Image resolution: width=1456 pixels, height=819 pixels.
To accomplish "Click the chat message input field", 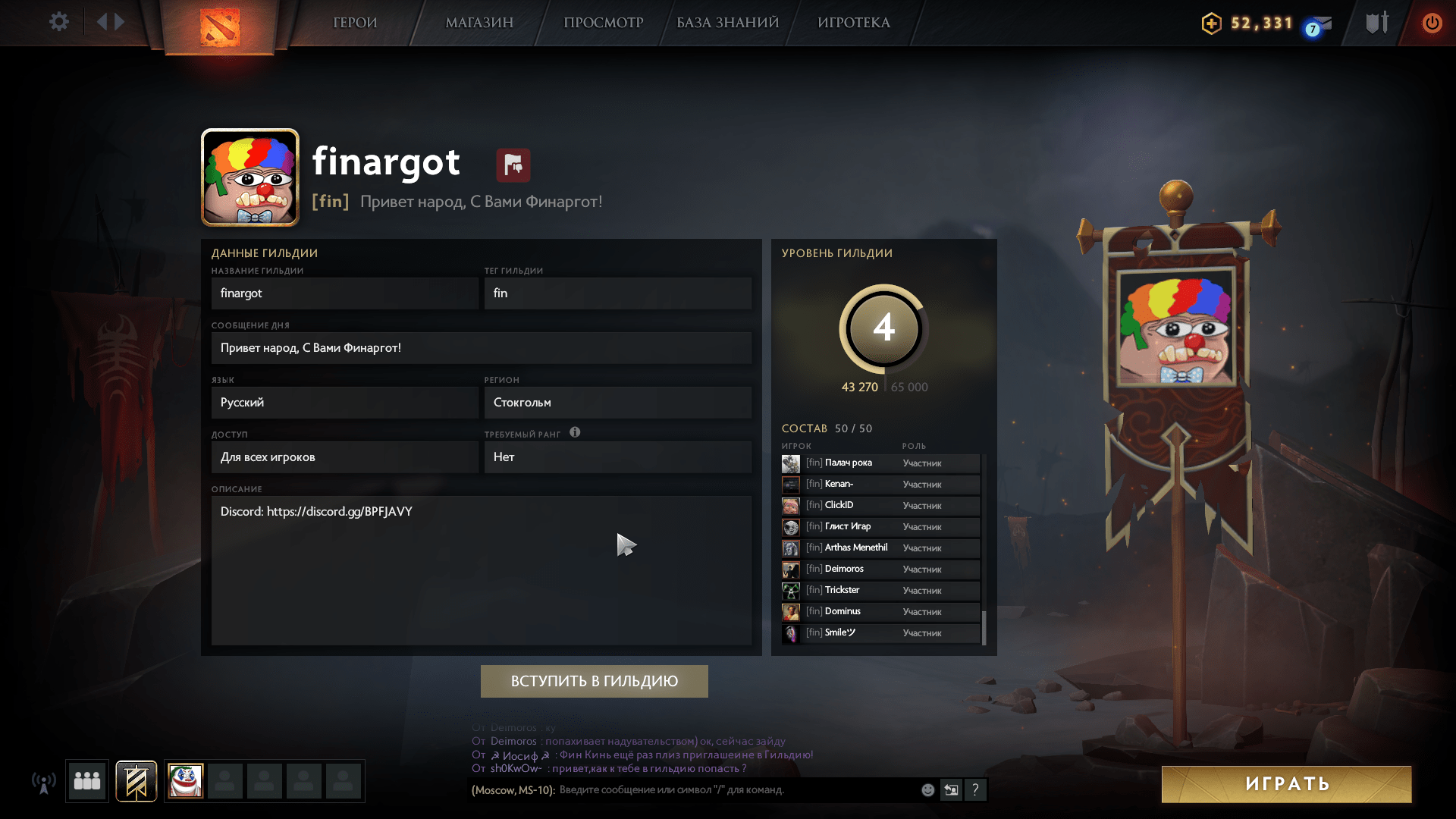I will pyautogui.click(x=736, y=790).
